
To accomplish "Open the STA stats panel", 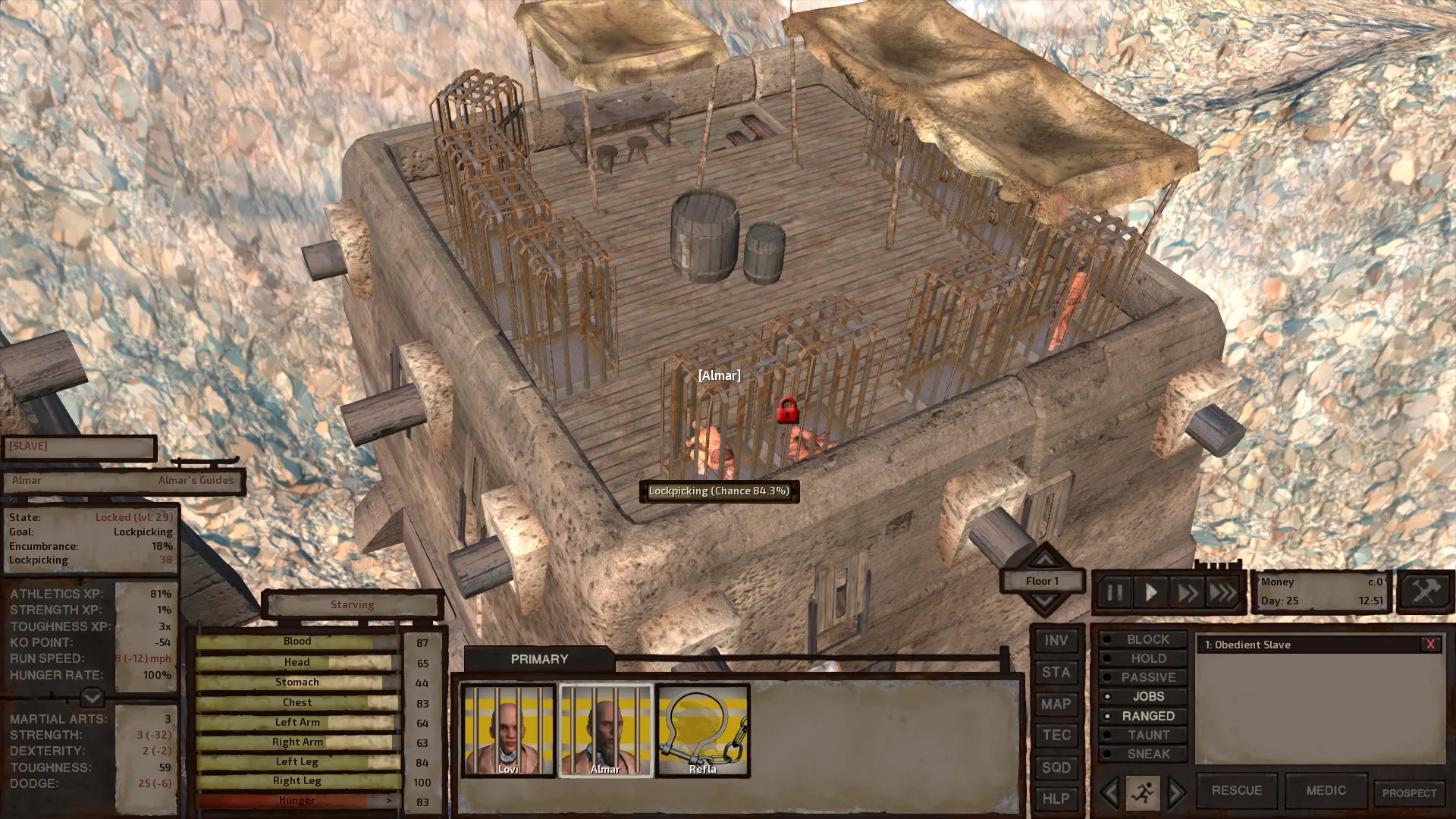I will click(x=1056, y=673).
